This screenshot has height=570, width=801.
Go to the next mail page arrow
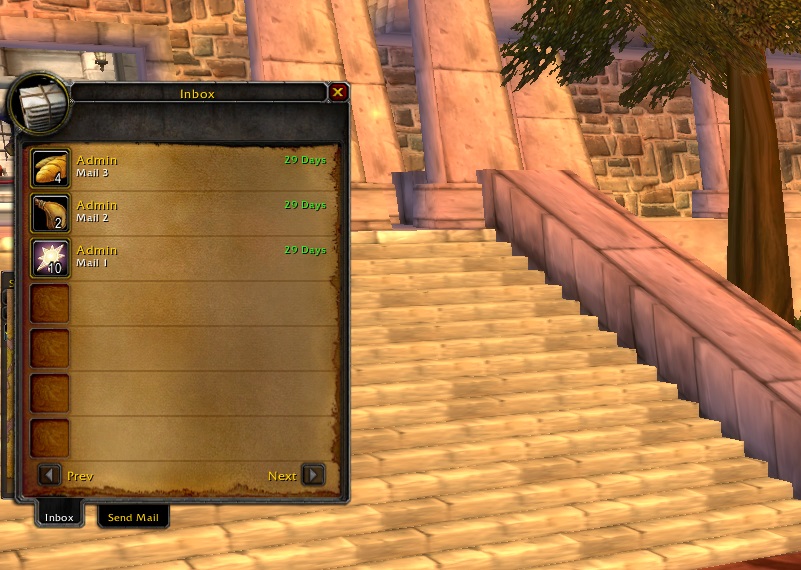pos(313,475)
